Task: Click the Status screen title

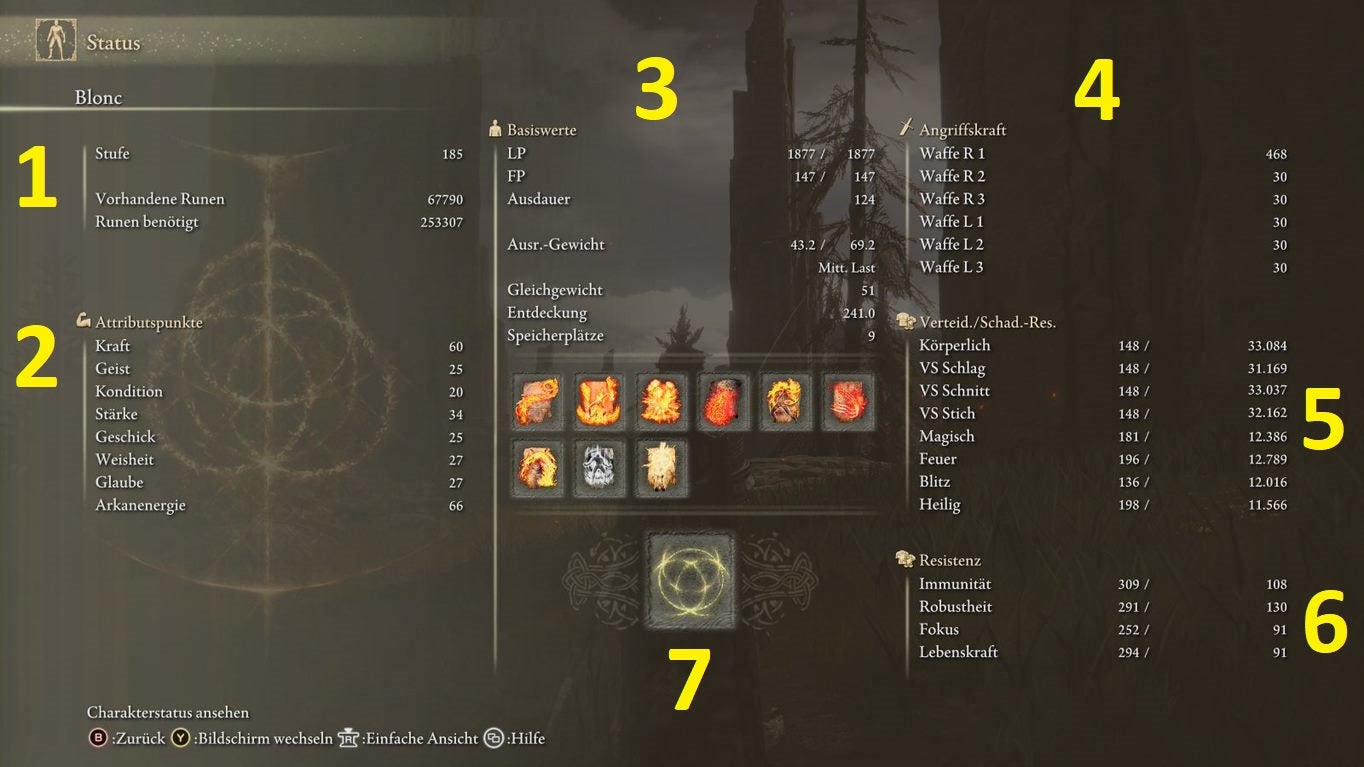Action: [112, 43]
